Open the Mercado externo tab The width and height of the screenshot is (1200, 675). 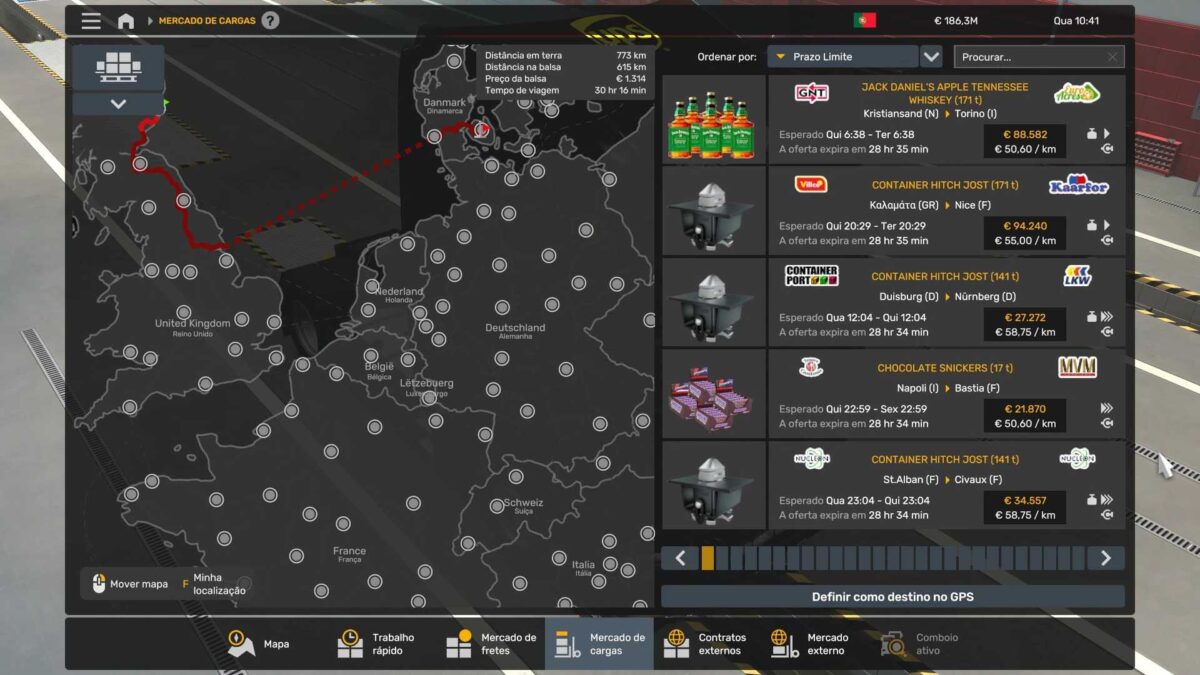point(811,644)
